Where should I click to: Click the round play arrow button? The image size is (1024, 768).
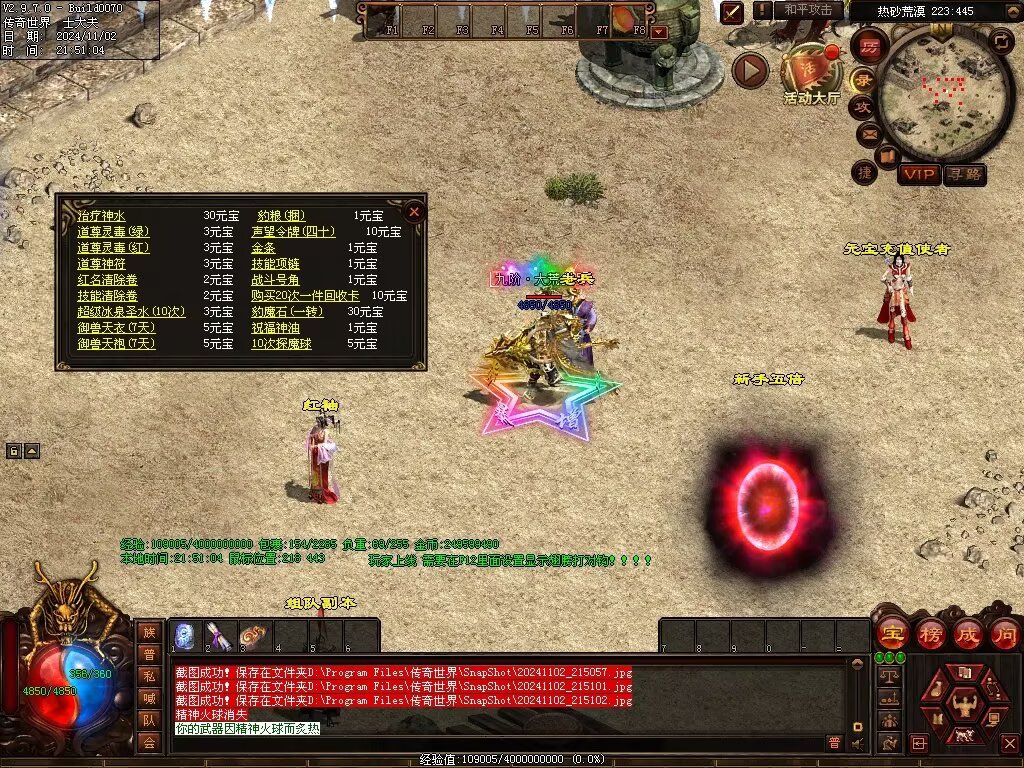750,70
